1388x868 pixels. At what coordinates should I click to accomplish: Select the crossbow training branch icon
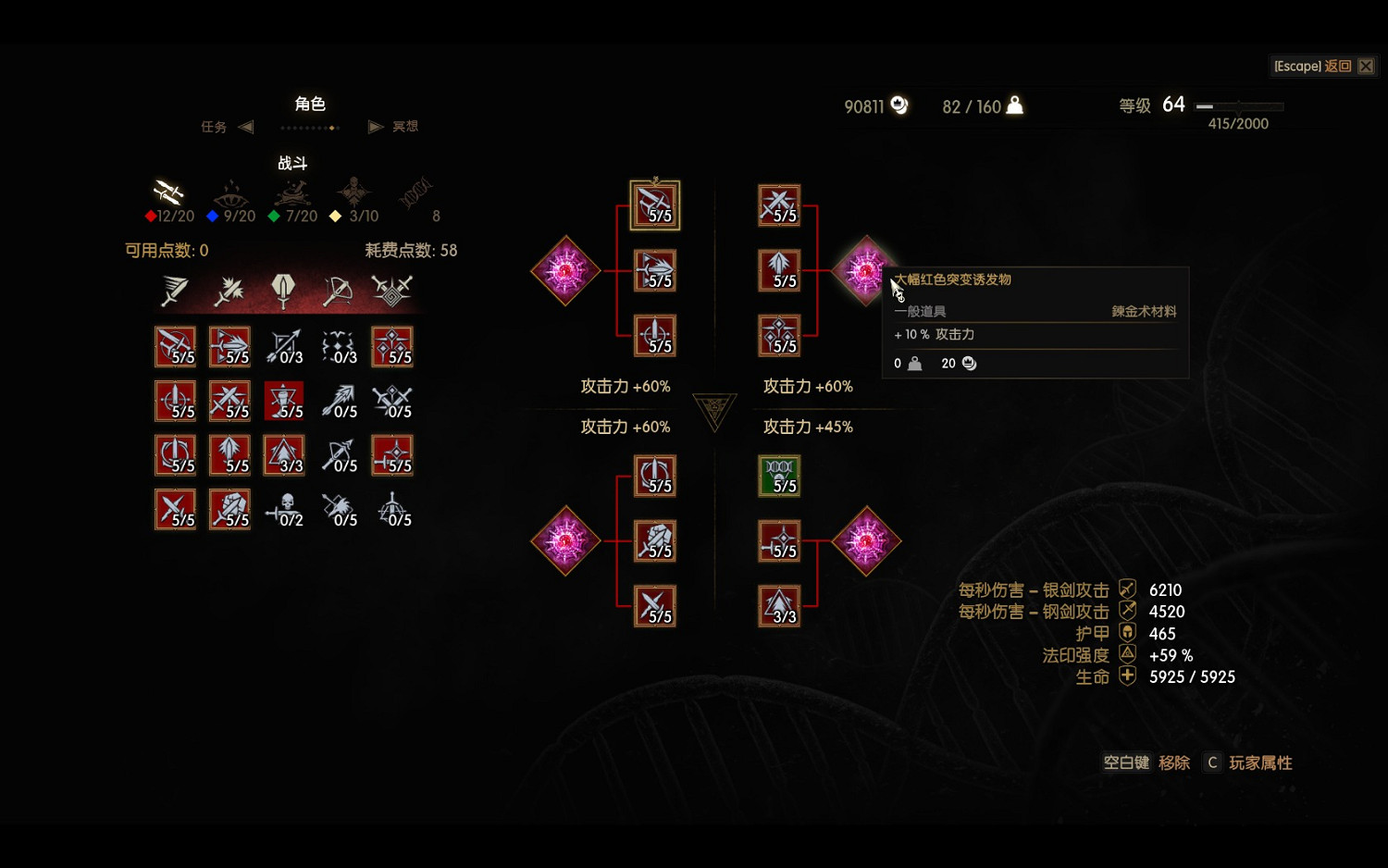[x=338, y=290]
